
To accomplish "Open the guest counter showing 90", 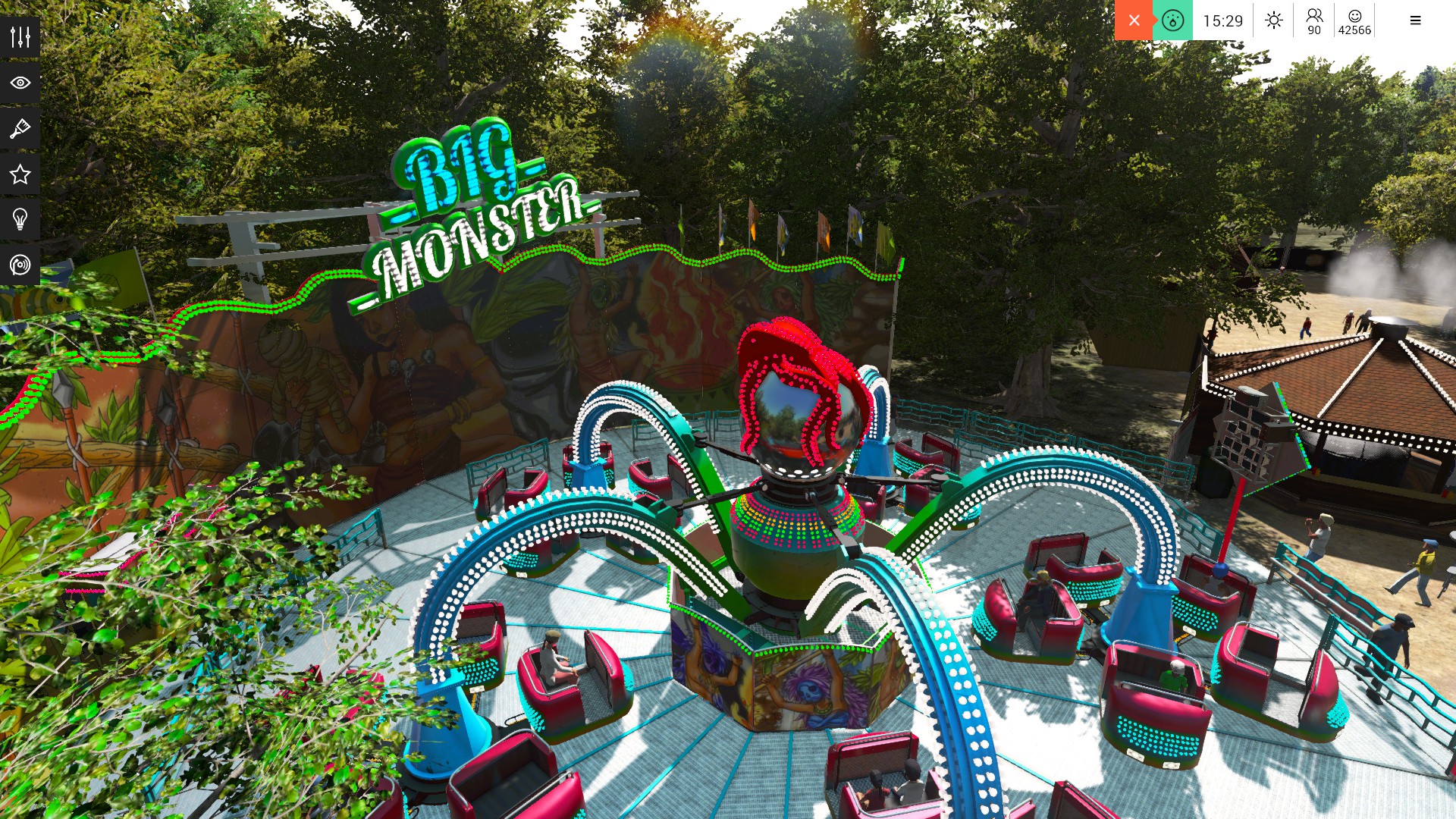I will coord(1314,20).
